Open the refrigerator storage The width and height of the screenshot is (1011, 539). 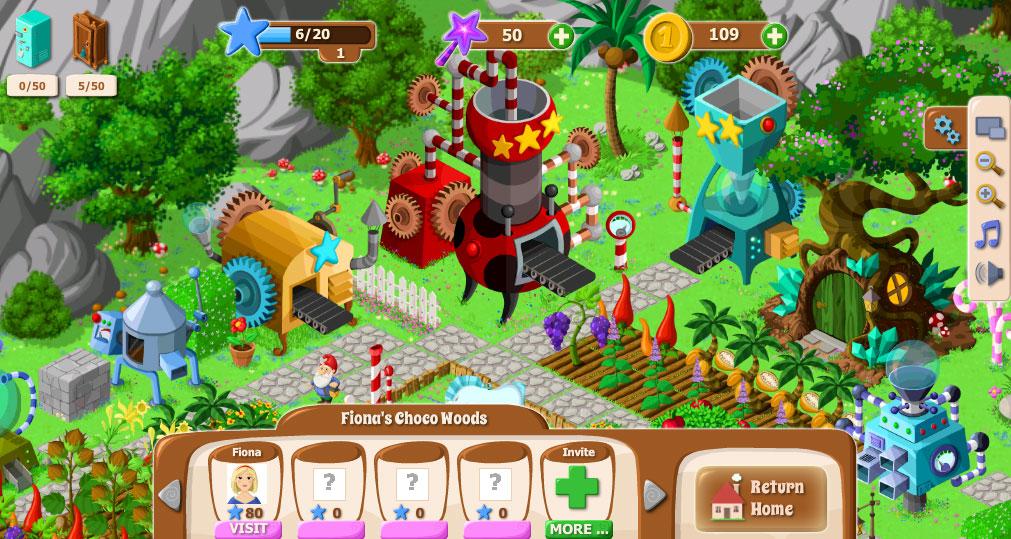click(x=33, y=40)
